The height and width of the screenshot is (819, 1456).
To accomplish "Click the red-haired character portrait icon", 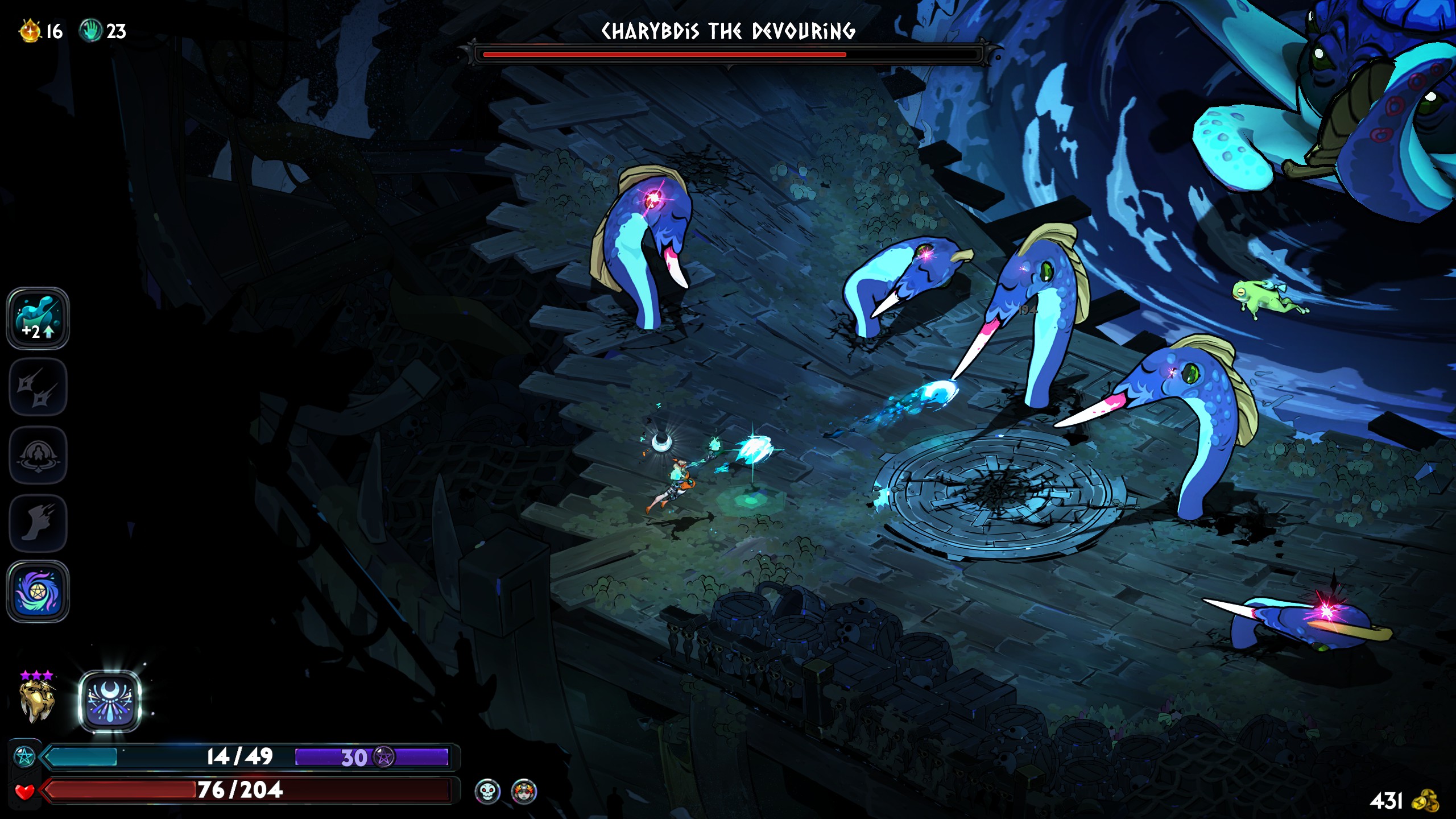I will coord(524,791).
